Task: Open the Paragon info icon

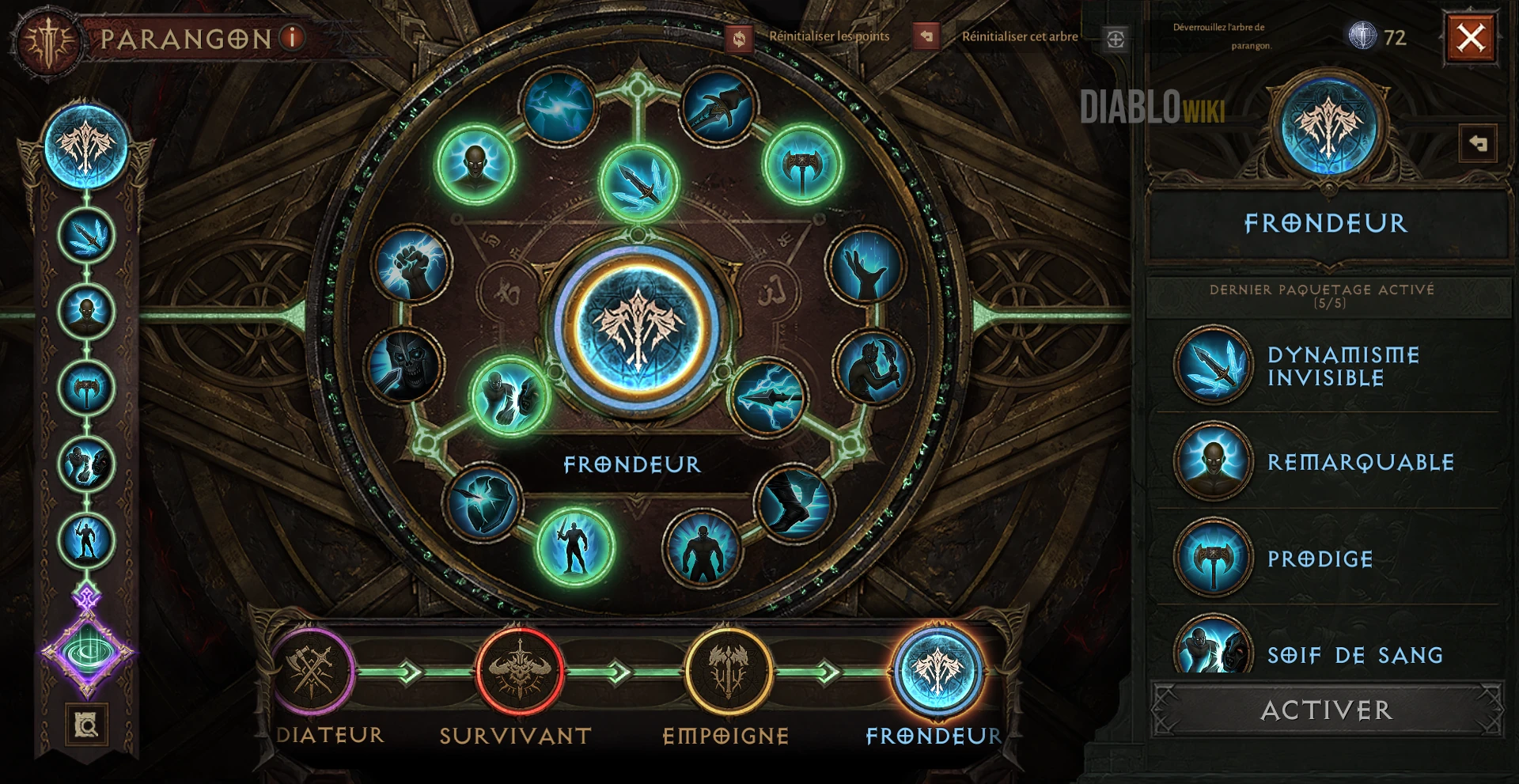Action: pyautogui.click(x=293, y=37)
